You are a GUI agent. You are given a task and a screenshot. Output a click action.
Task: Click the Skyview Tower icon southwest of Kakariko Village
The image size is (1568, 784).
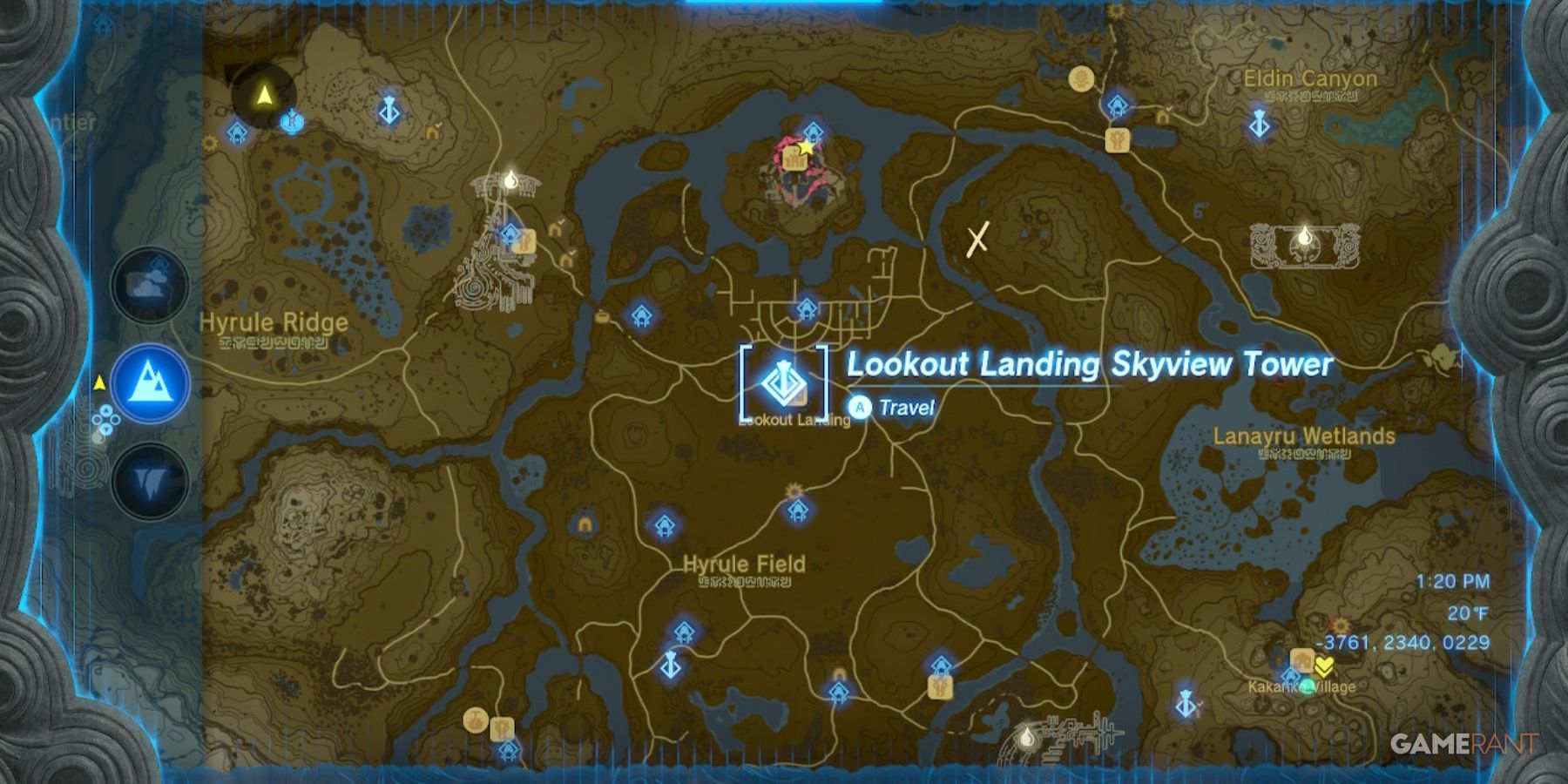click(x=1186, y=705)
